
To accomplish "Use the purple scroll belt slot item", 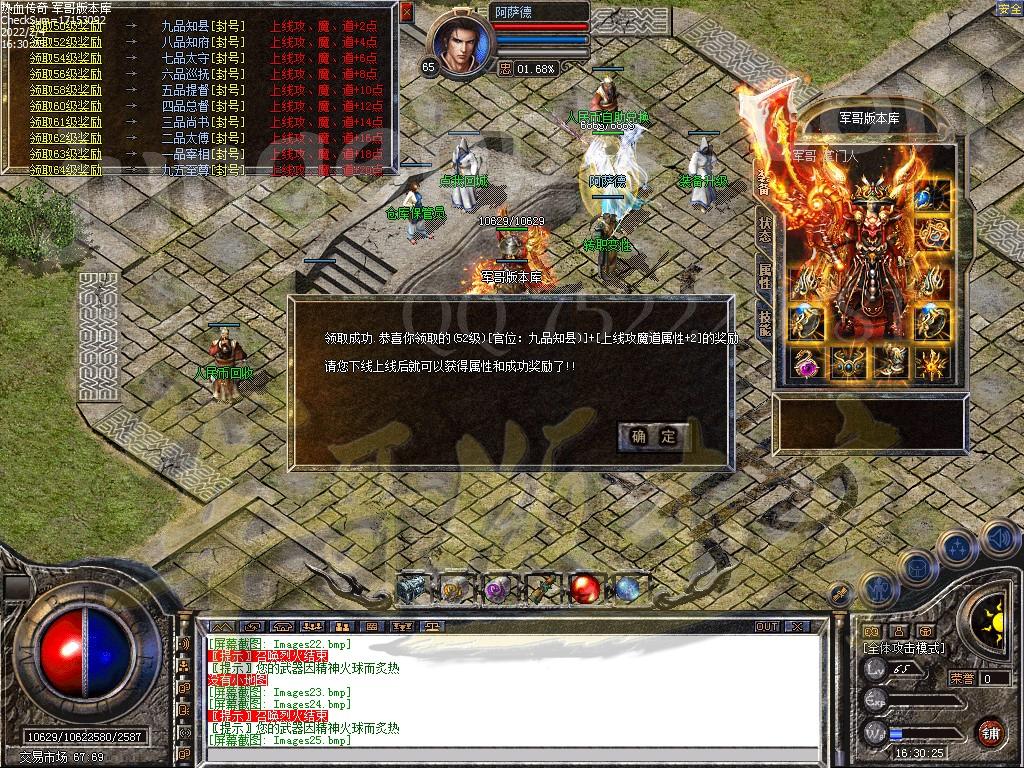I will point(497,590).
